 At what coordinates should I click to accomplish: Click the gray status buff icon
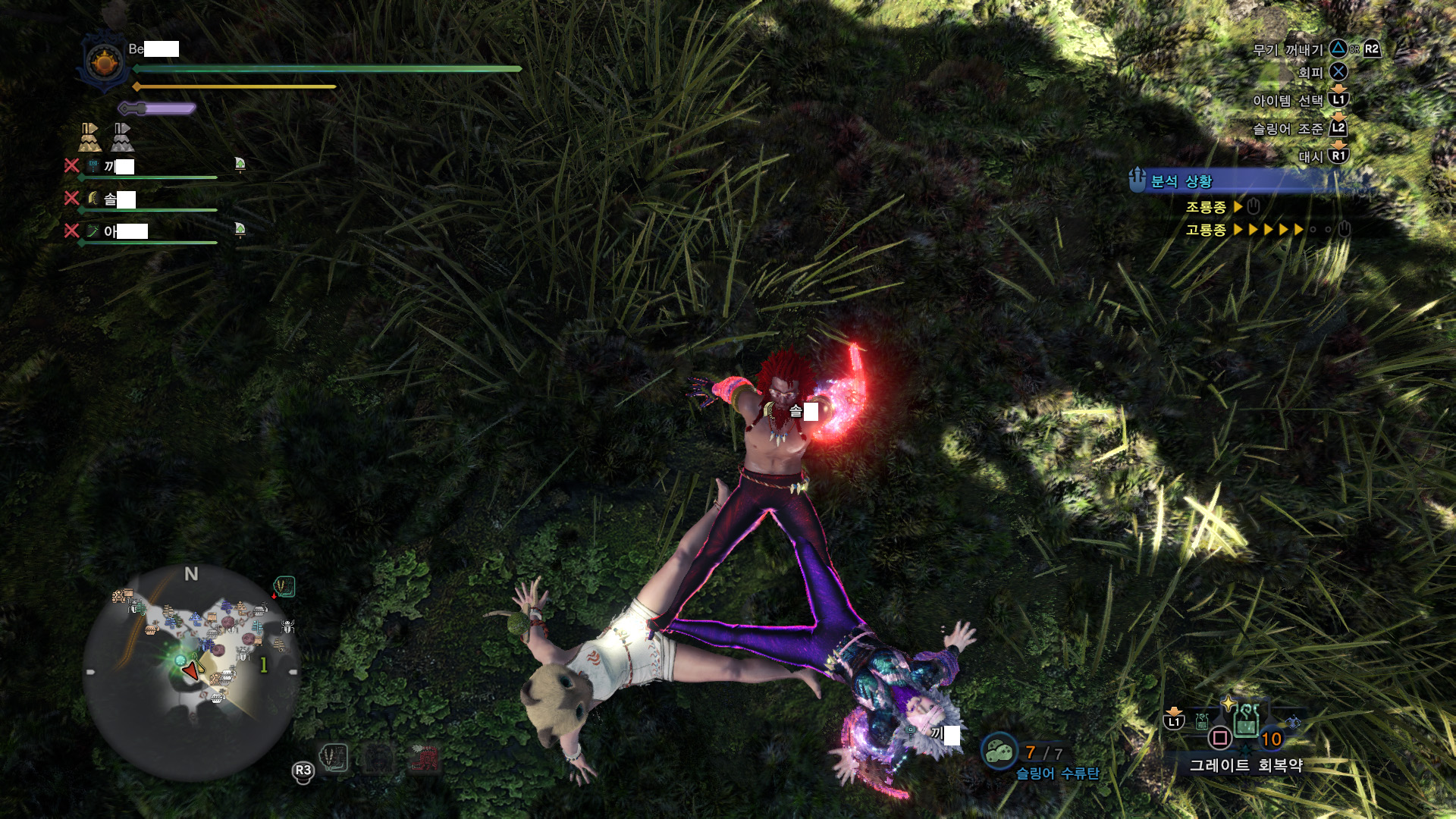(122, 137)
